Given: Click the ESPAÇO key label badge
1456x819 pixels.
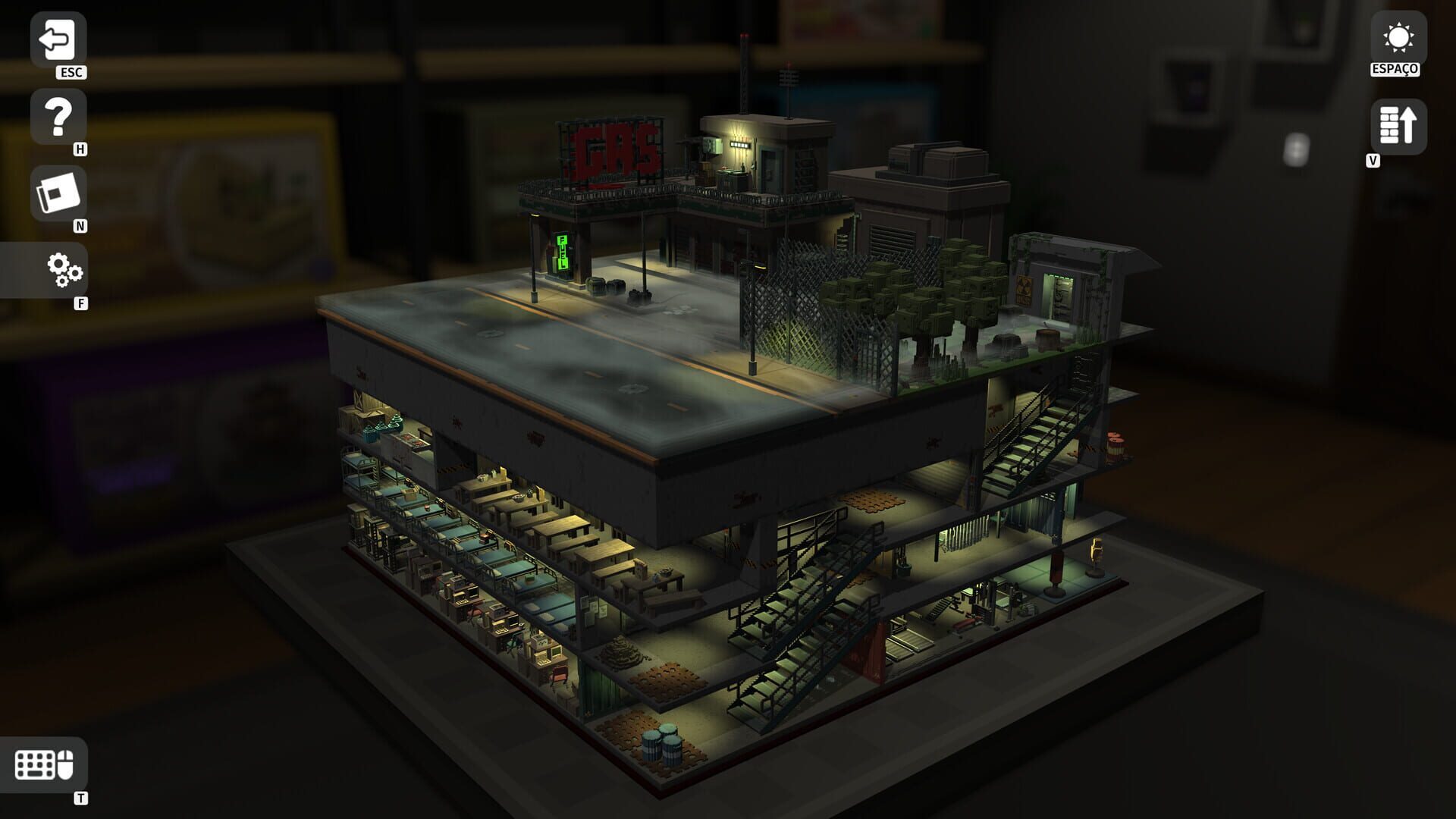Looking at the screenshot, I should click(1394, 70).
